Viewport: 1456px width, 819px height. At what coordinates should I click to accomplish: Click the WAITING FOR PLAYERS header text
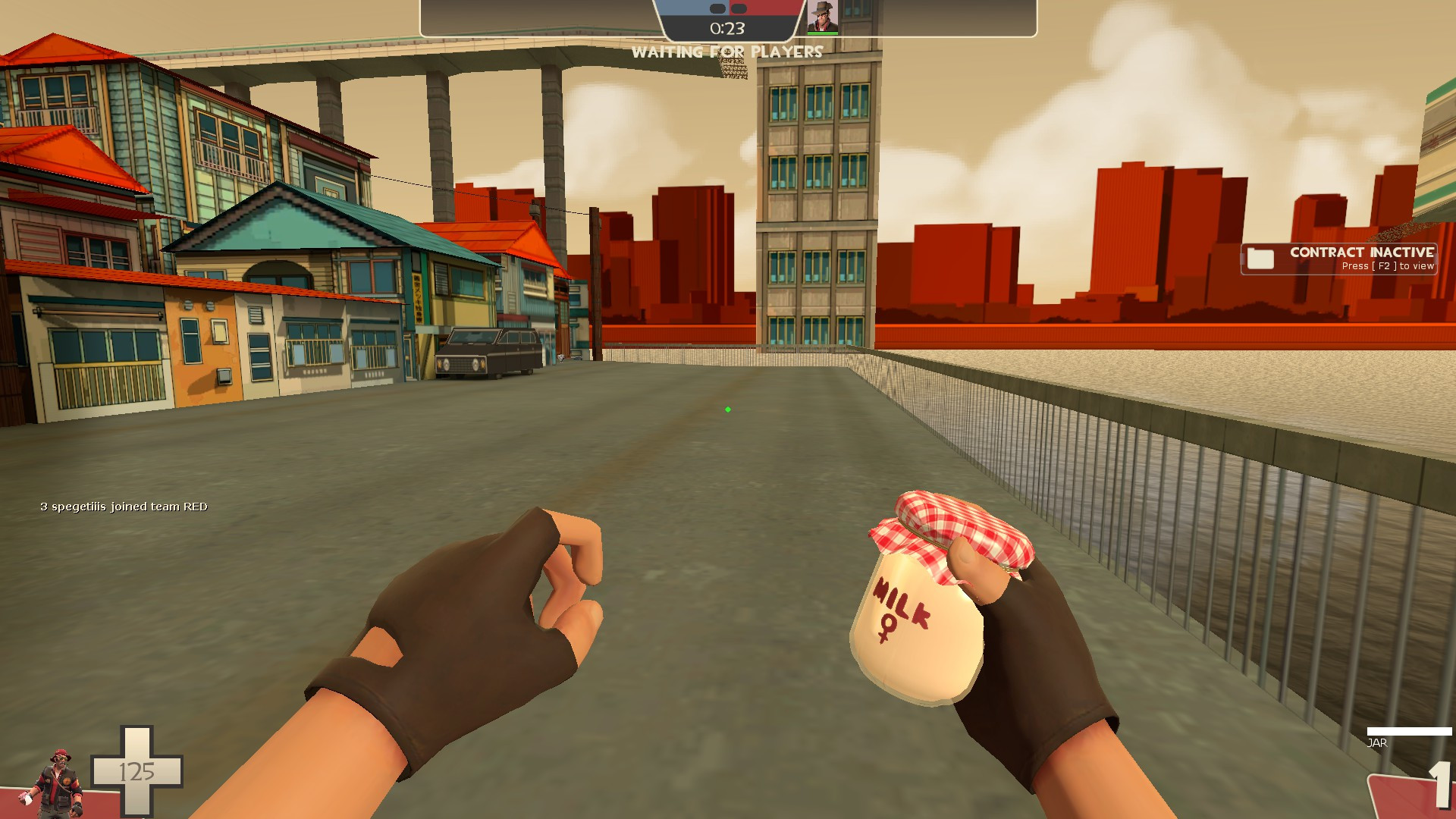727,52
